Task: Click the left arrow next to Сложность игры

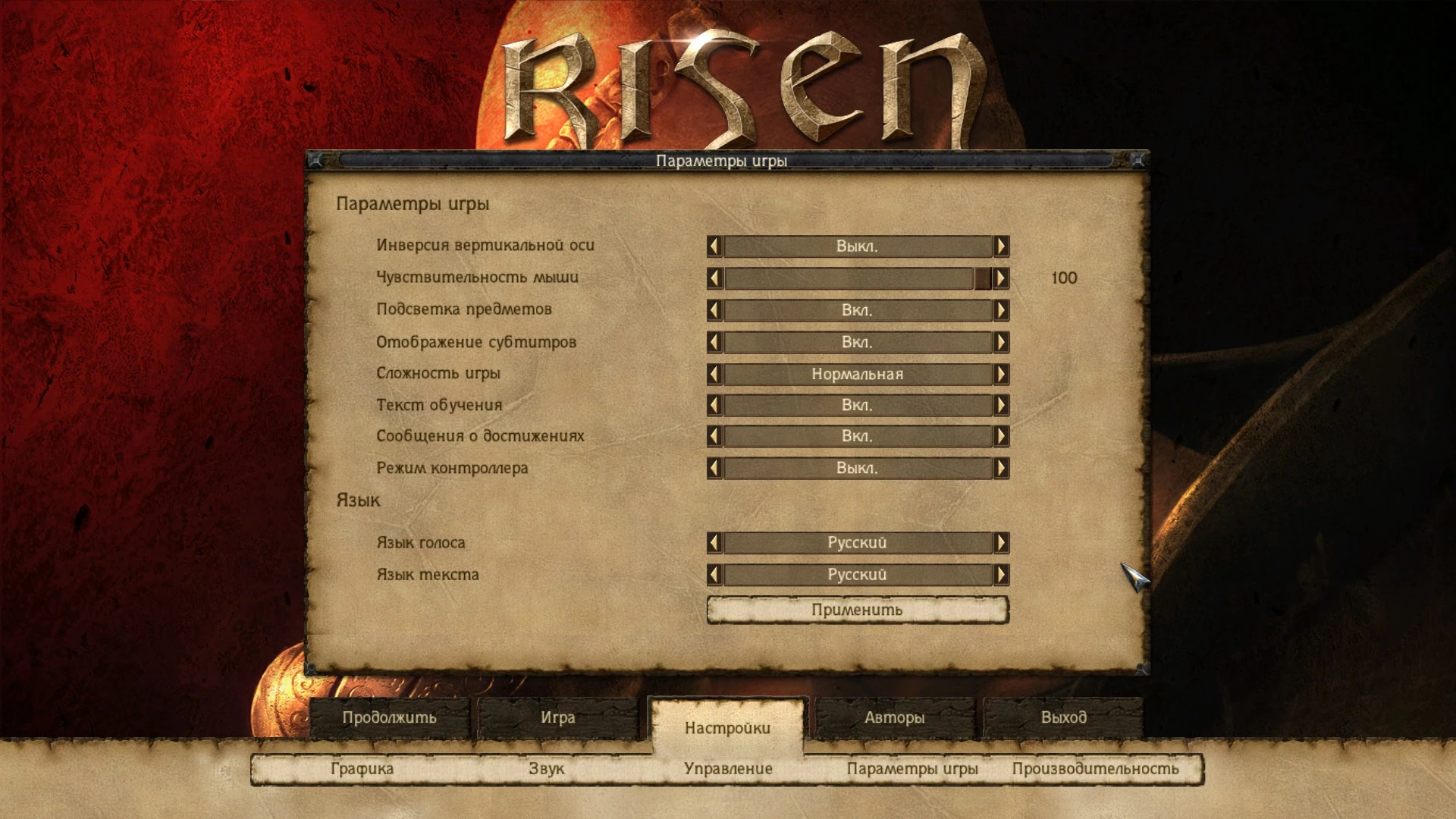Action: pos(714,374)
